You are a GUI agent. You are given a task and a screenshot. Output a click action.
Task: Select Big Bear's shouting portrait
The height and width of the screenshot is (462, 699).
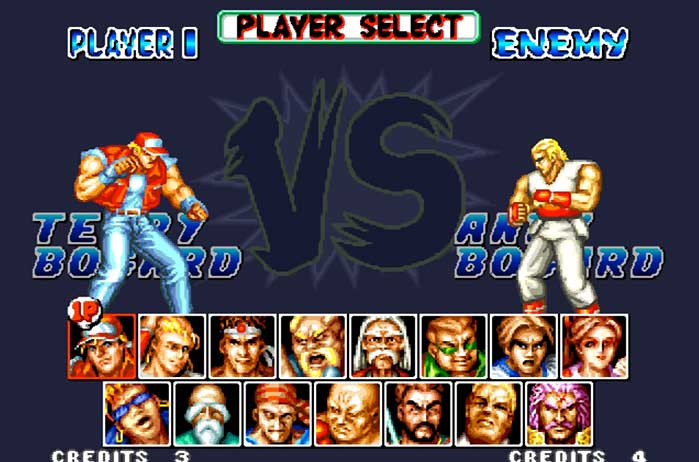pos(312,346)
